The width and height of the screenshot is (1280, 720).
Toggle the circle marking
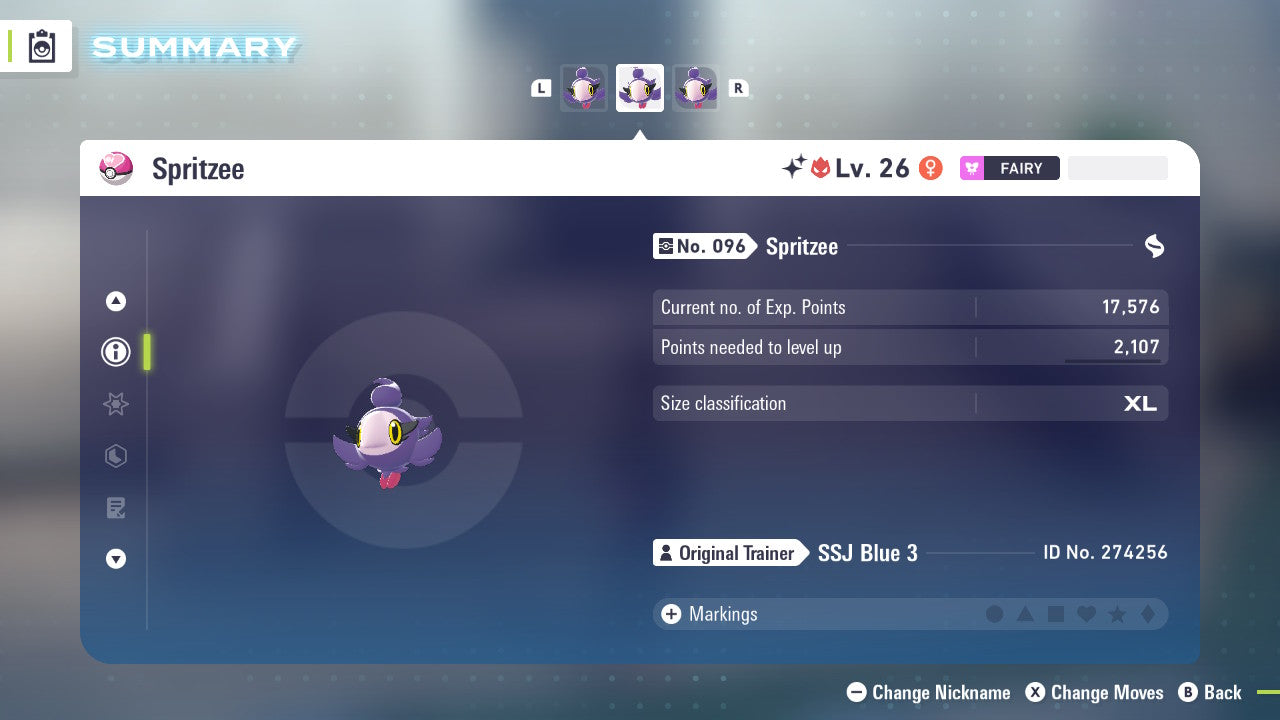point(995,614)
